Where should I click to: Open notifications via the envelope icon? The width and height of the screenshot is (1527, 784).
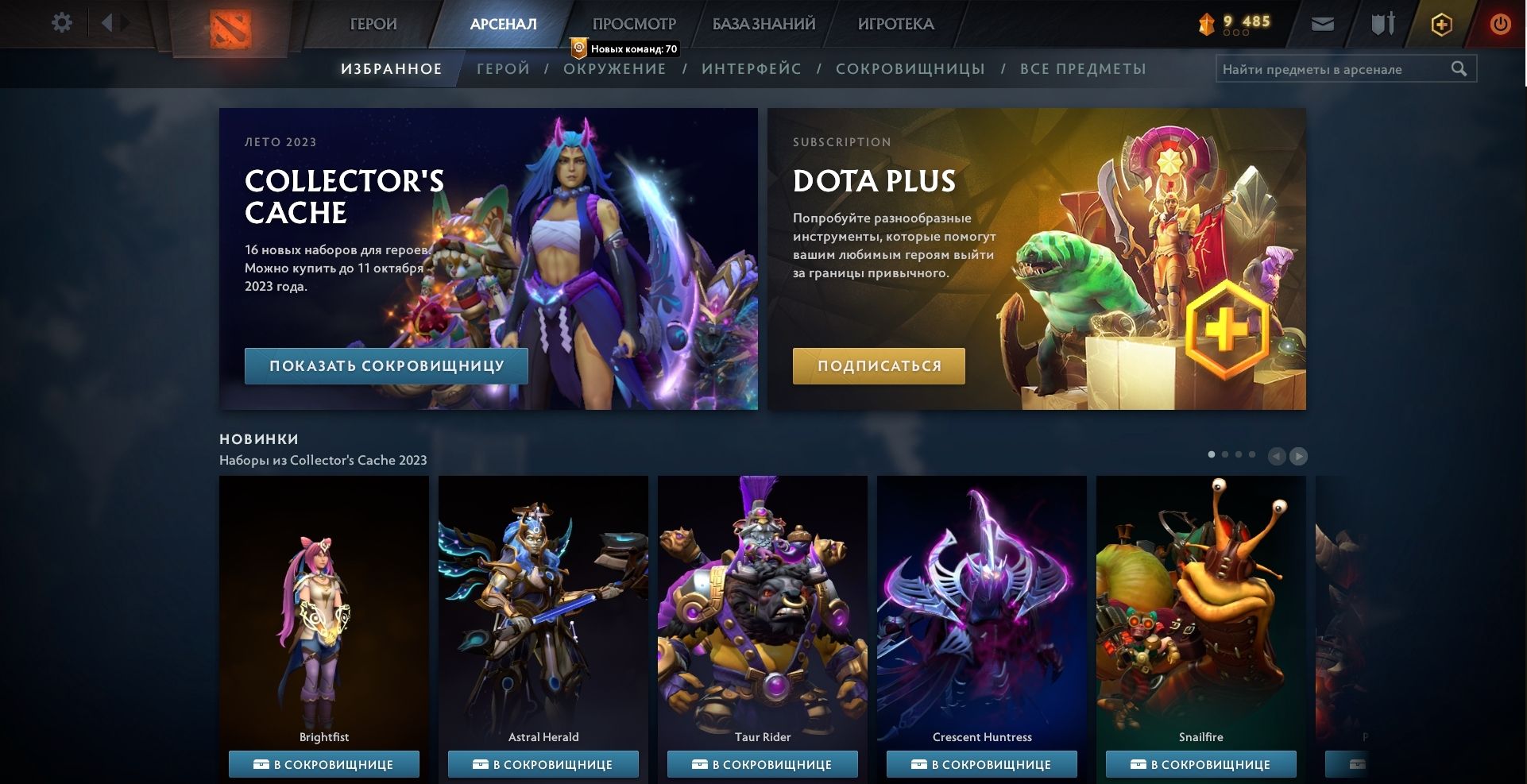(1324, 23)
